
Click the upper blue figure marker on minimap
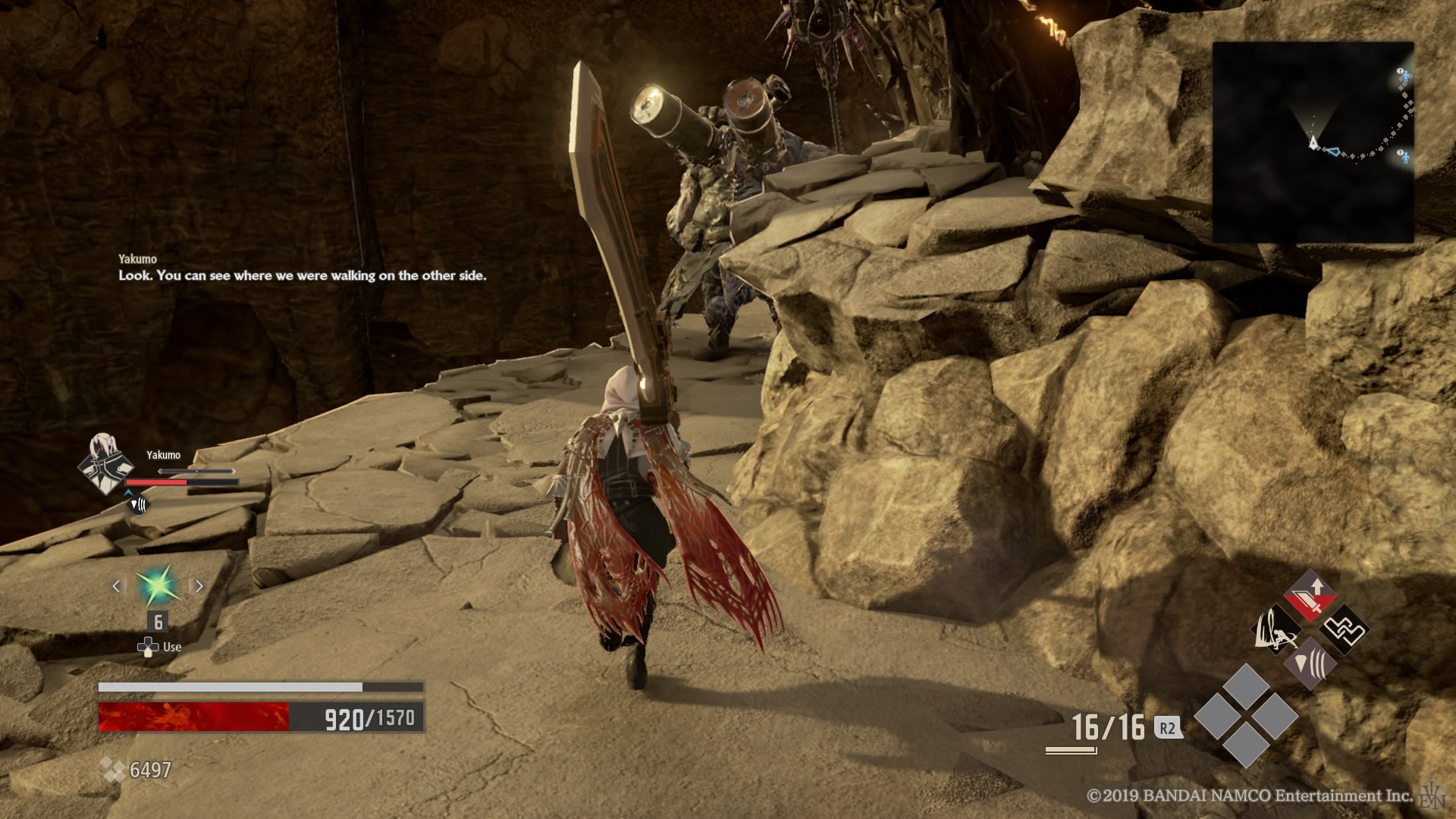[x=1404, y=75]
